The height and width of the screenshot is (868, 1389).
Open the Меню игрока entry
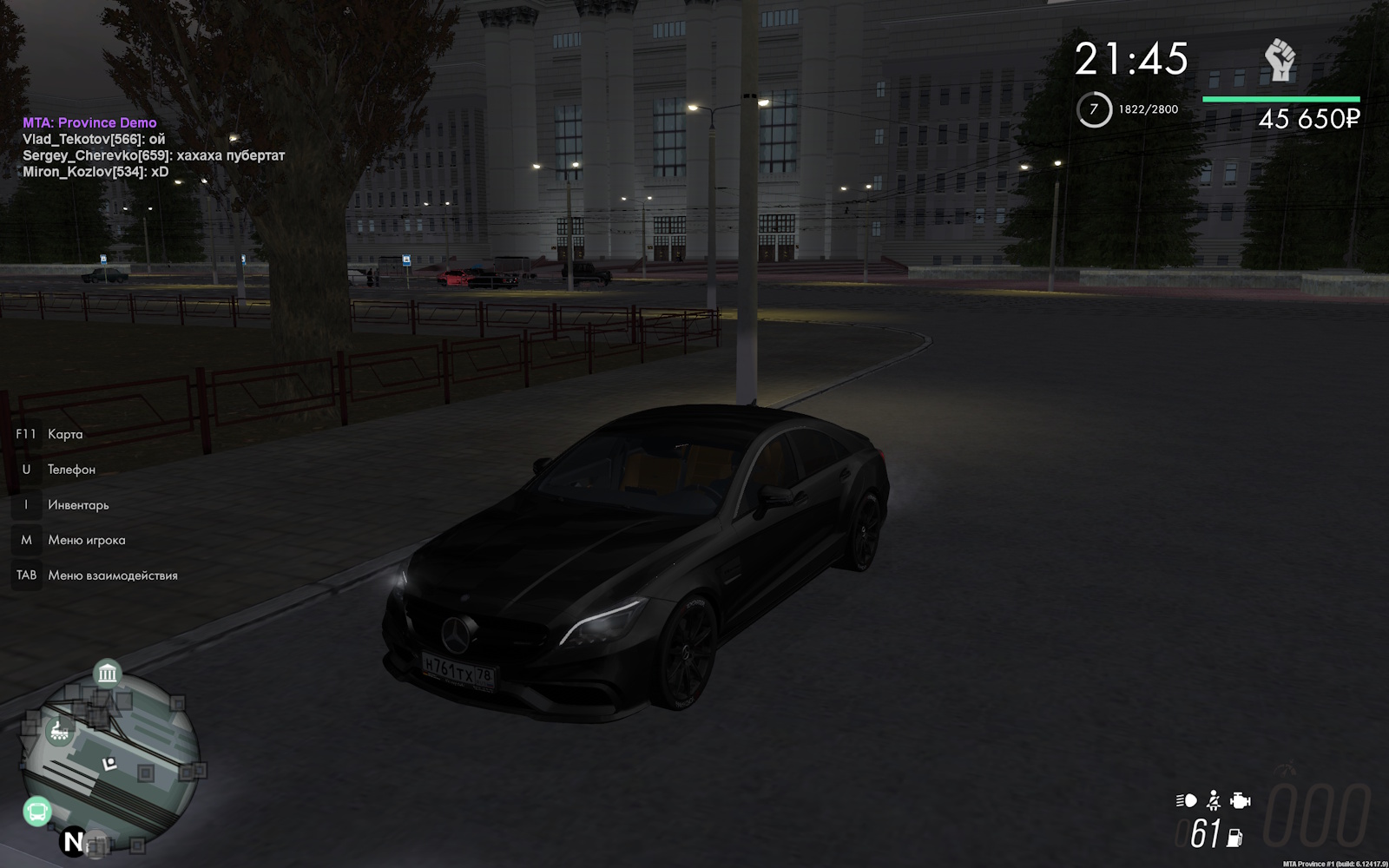tap(87, 540)
